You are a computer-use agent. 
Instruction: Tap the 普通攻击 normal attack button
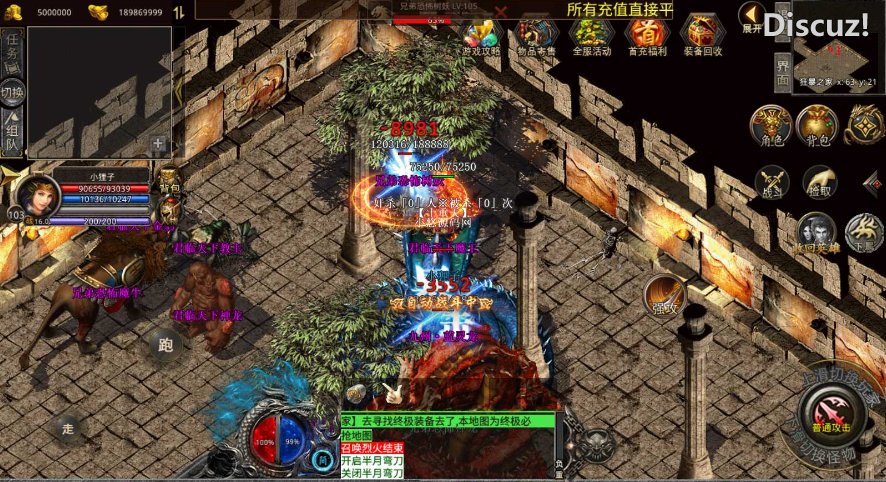pos(831,413)
